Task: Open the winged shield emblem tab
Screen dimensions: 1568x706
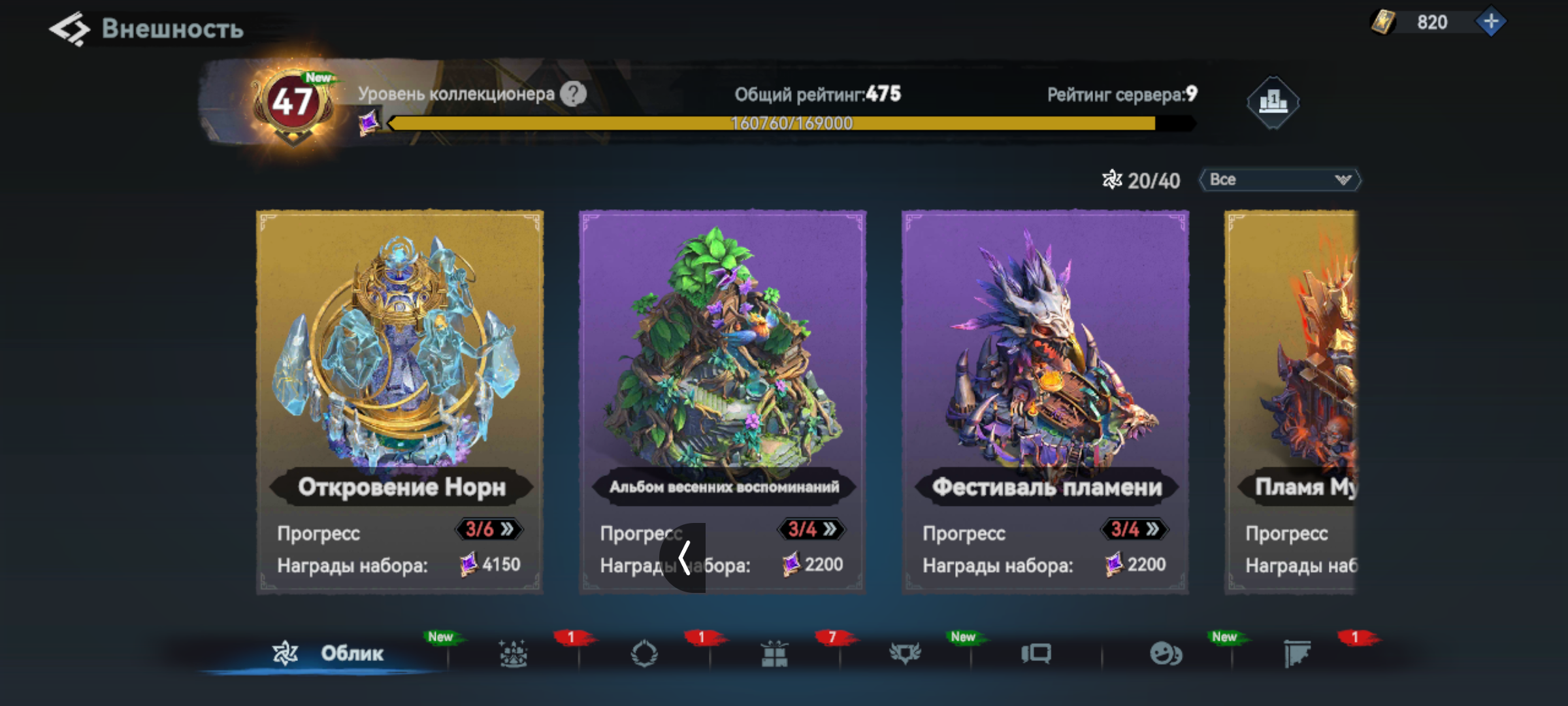Action: pyautogui.click(x=905, y=653)
